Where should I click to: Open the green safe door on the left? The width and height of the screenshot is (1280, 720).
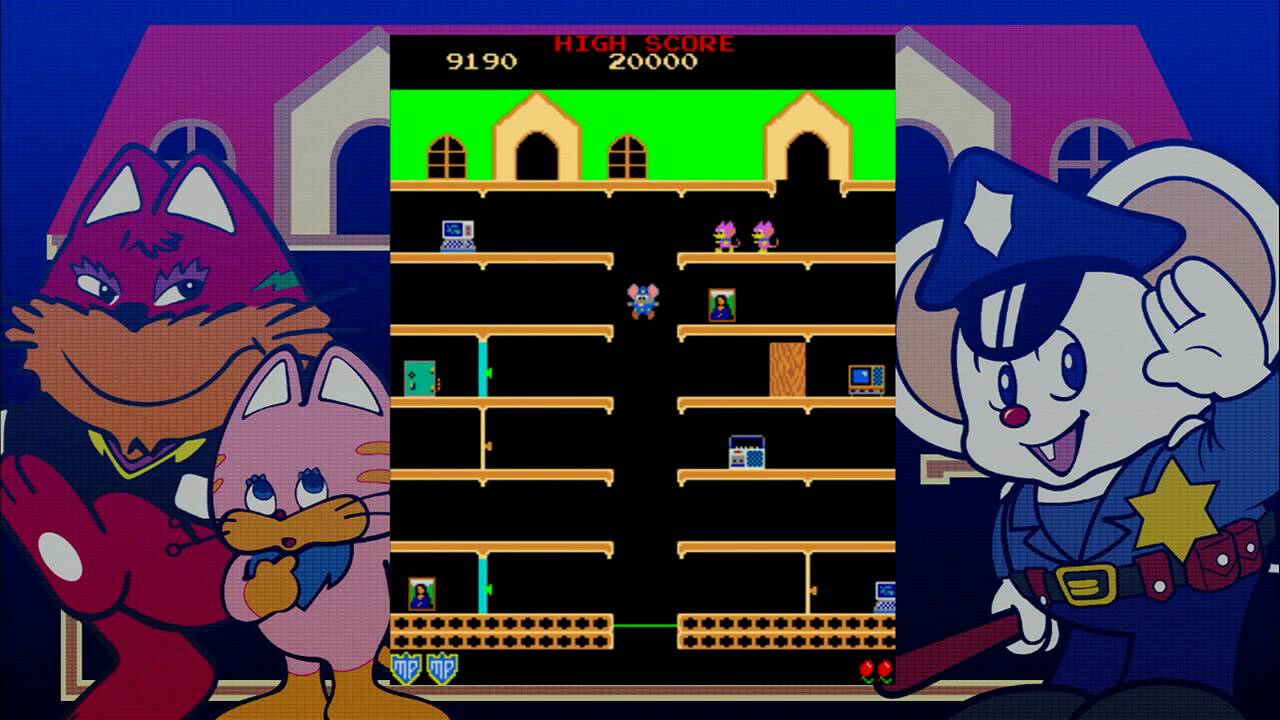pyautogui.click(x=420, y=378)
